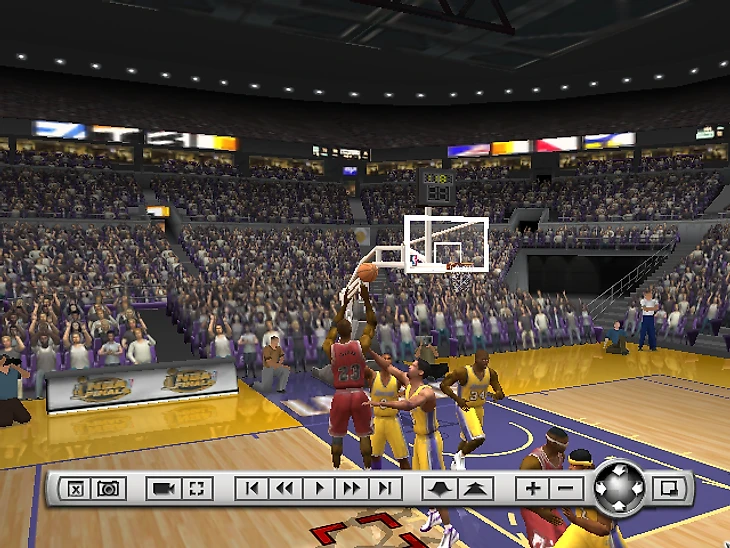This screenshot has width=730, height=548.
Task: Select the video camera view button
Action: tap(163, 489)
